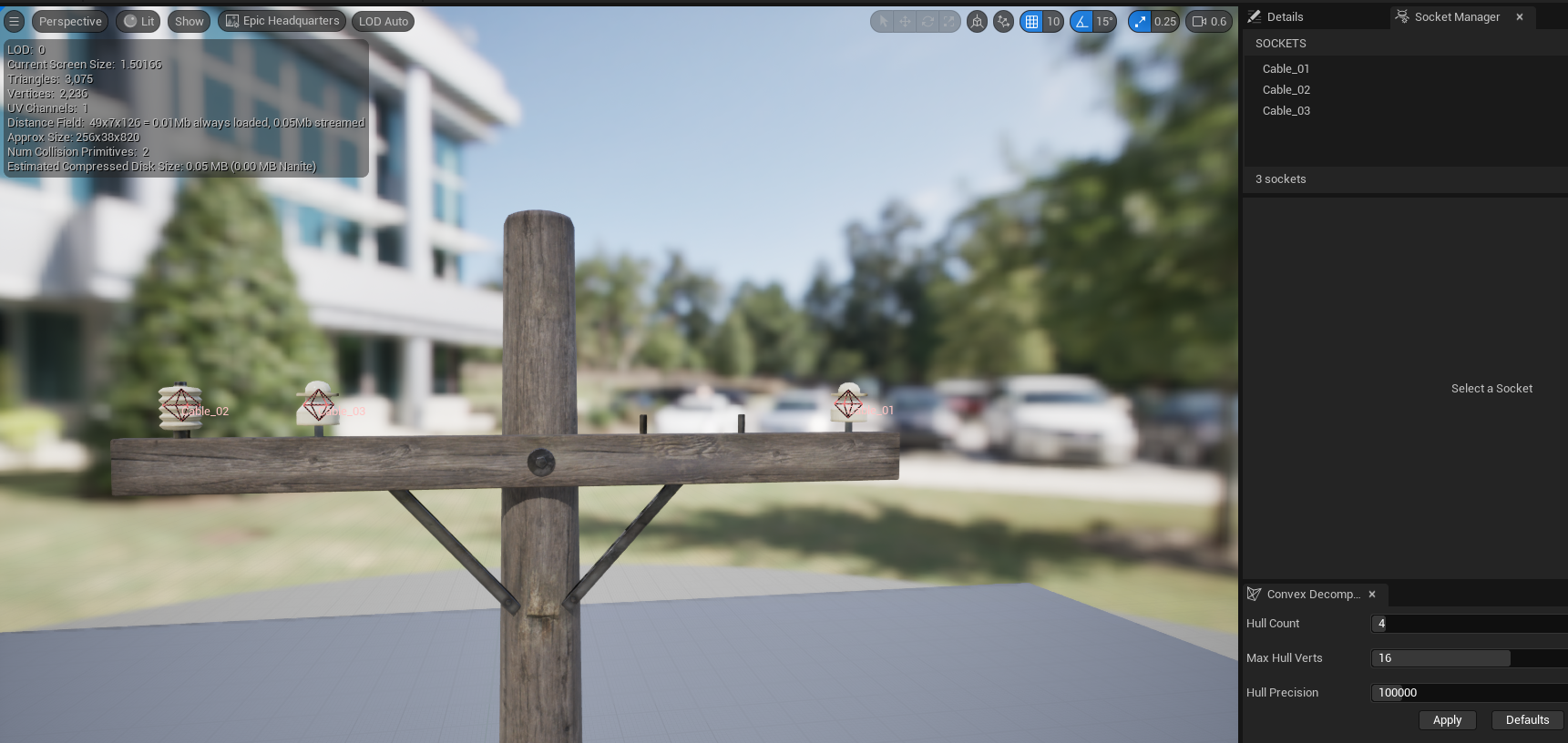The height and width of the screenshot is (743, 1568).
Task: Open the Perspective view dropdown
Action: click(70, 20)
